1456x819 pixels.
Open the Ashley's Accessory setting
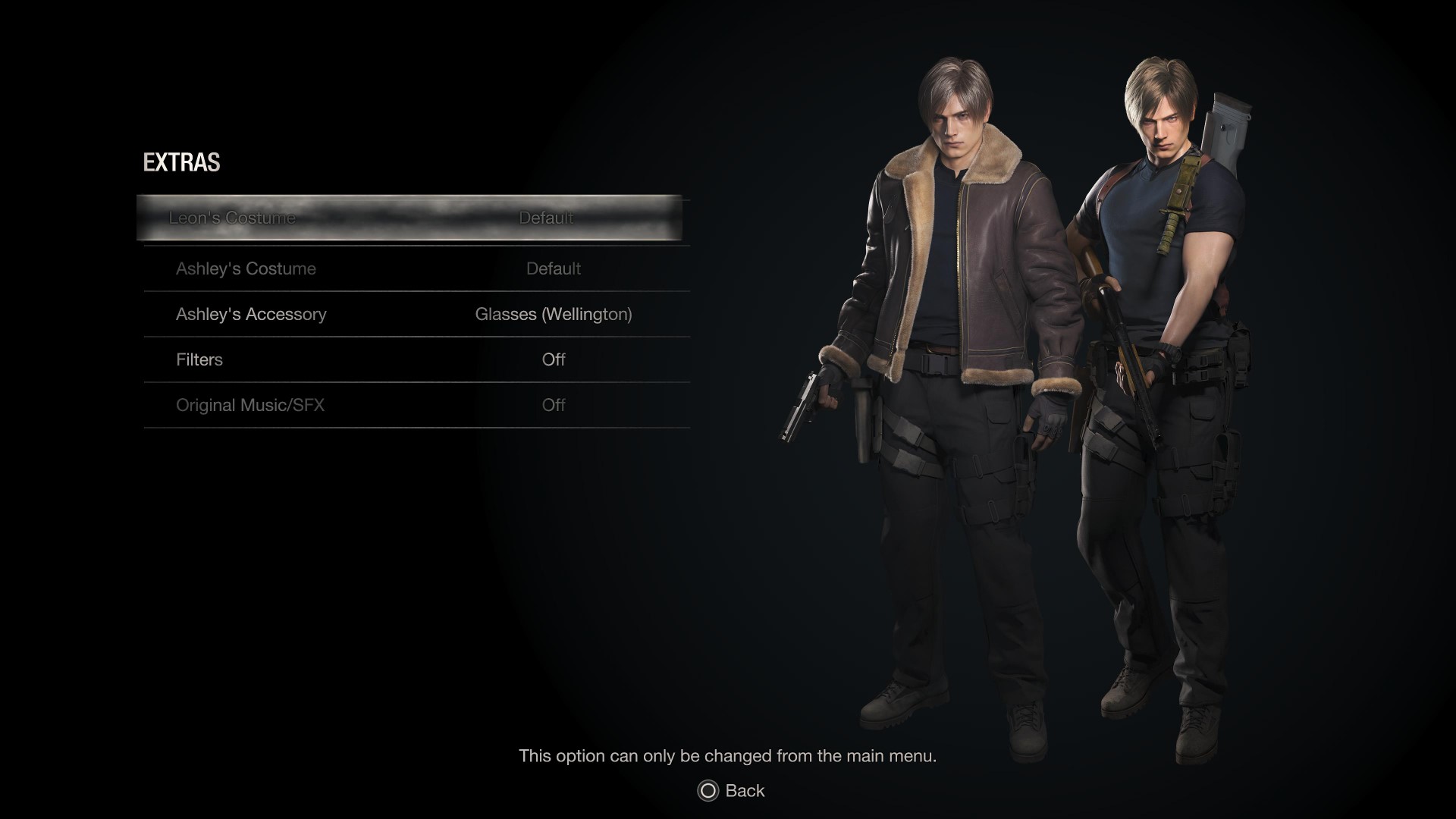click(251, 314)
